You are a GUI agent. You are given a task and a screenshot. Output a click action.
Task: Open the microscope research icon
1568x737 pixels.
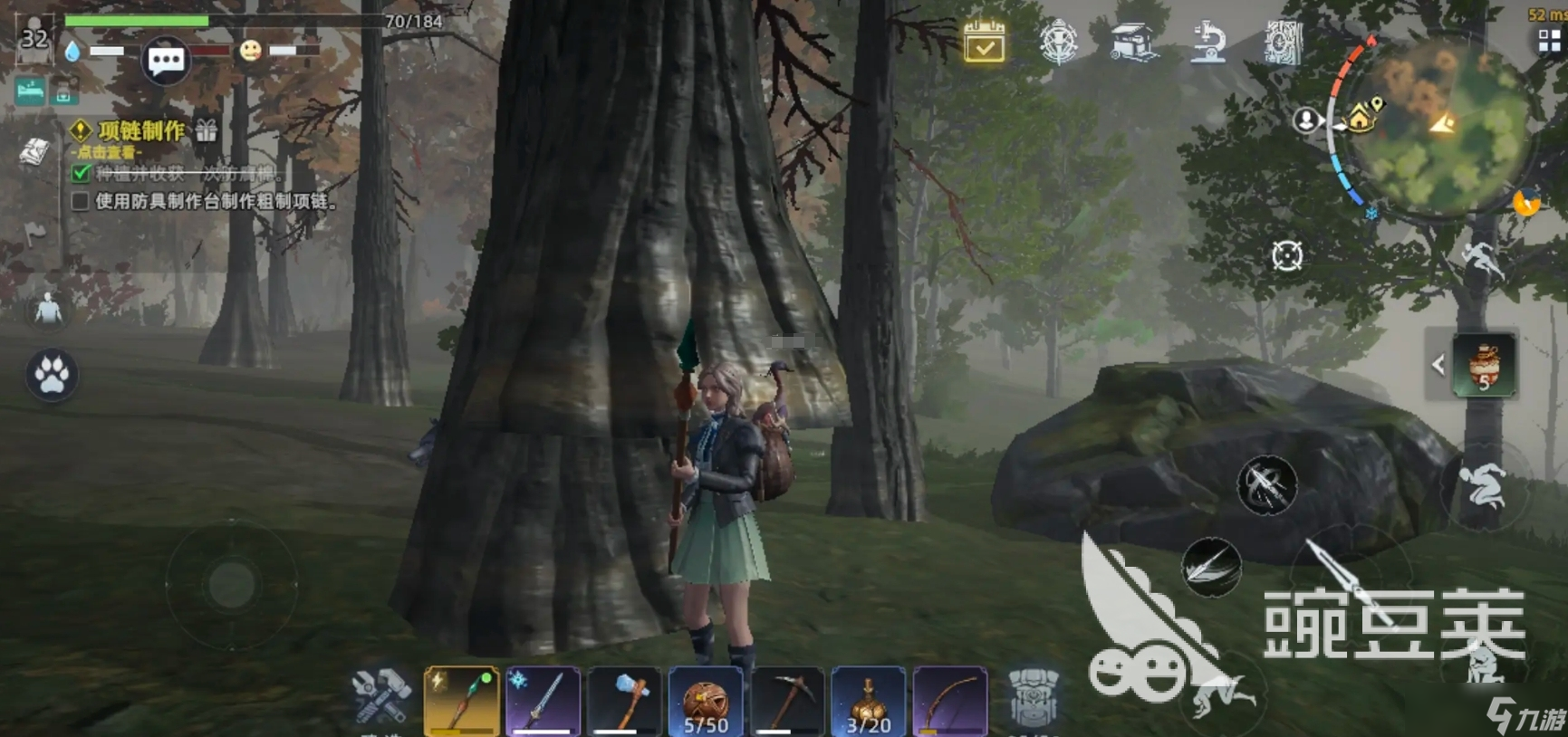(x=1208, y=42)
